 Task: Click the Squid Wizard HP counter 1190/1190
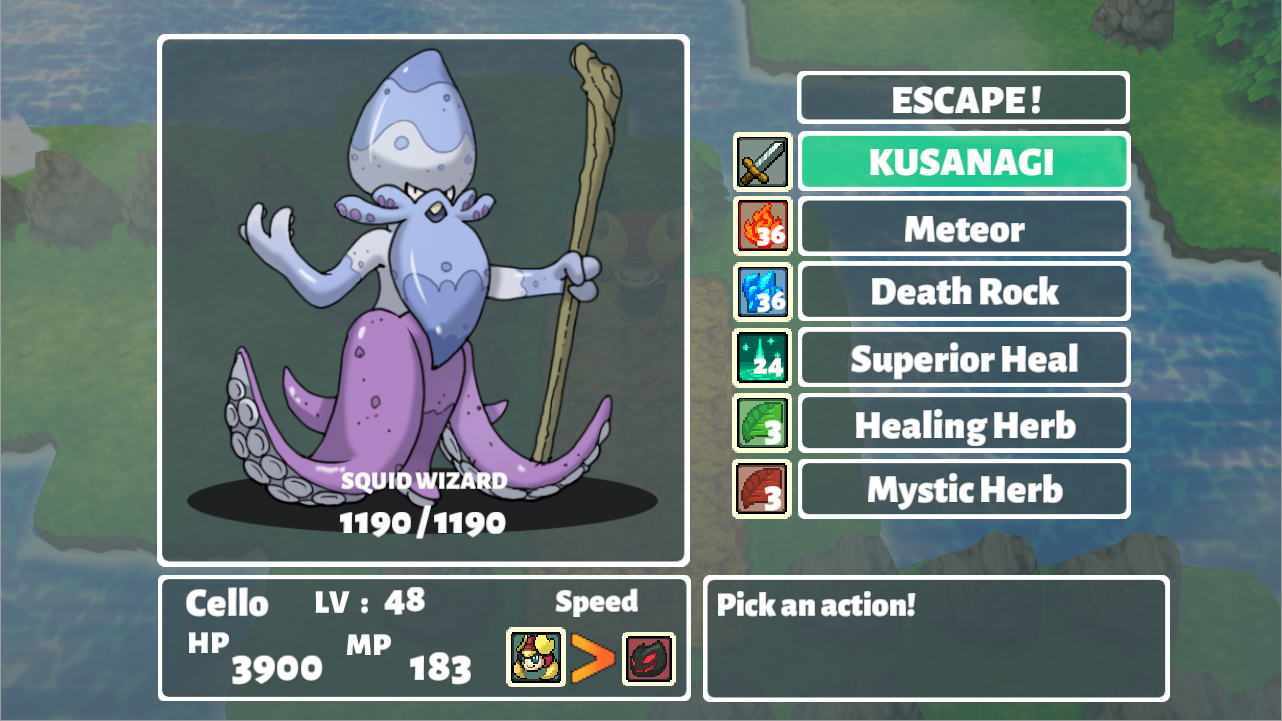pyautogui.click(x=423, y=521)
